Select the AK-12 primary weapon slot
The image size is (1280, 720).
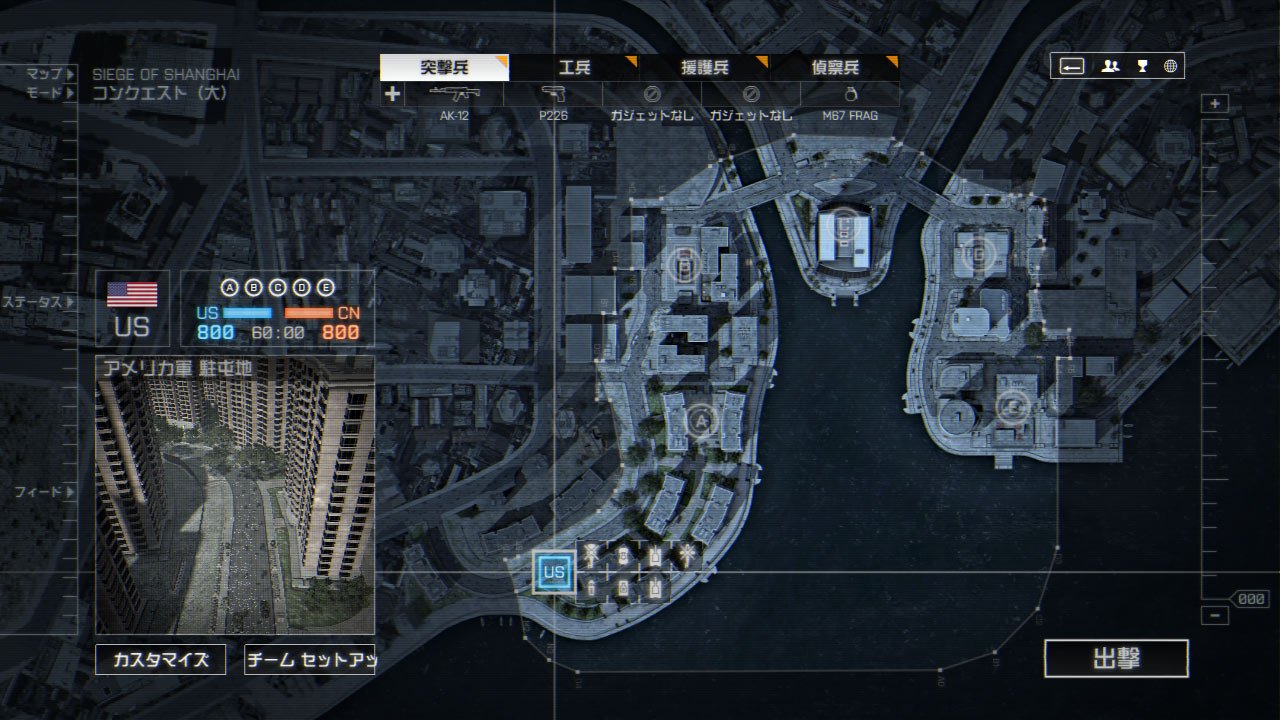[454, 102]
